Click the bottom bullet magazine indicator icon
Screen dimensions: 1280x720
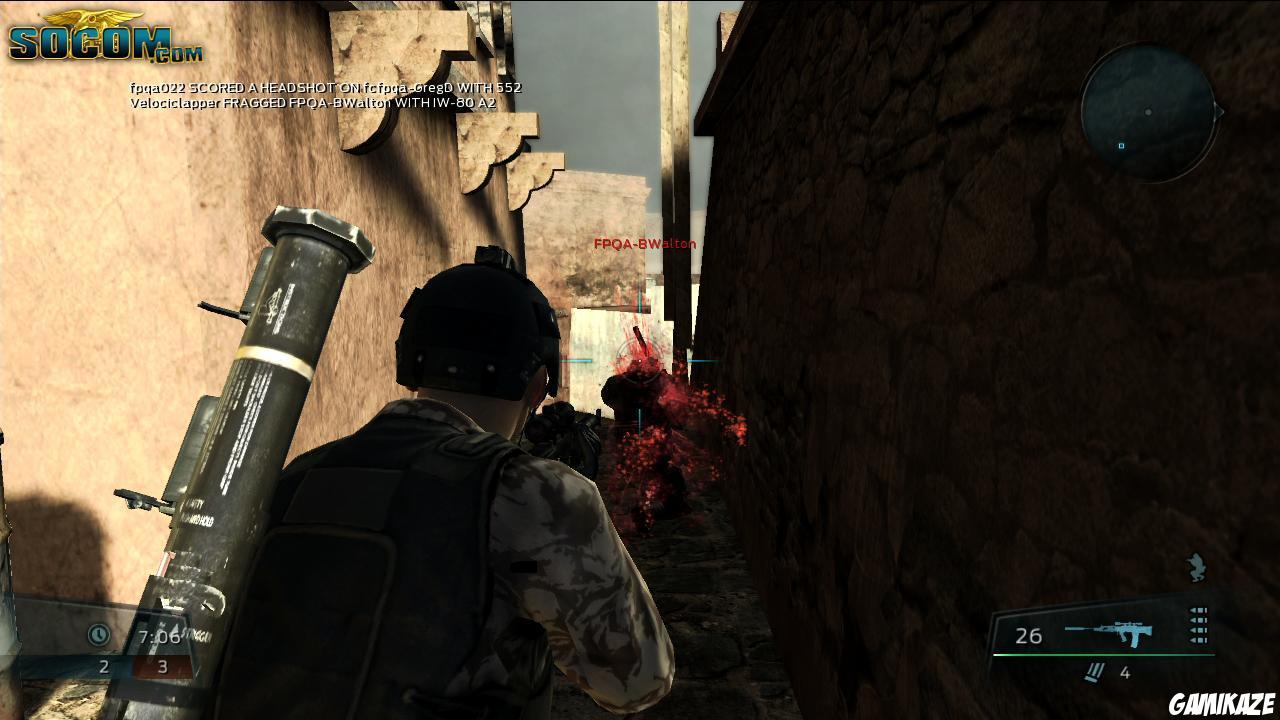pyautogui.click(x=1198, y=638)
